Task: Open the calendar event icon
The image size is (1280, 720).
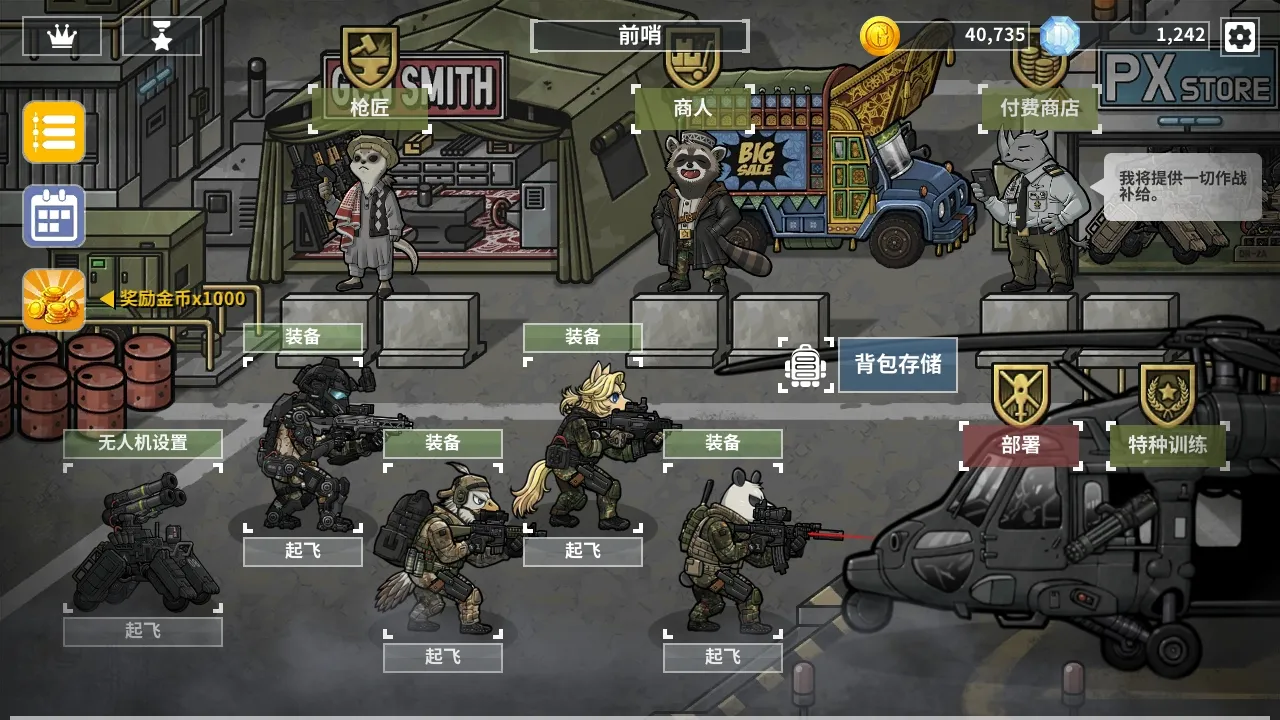Action: point(52,216)
